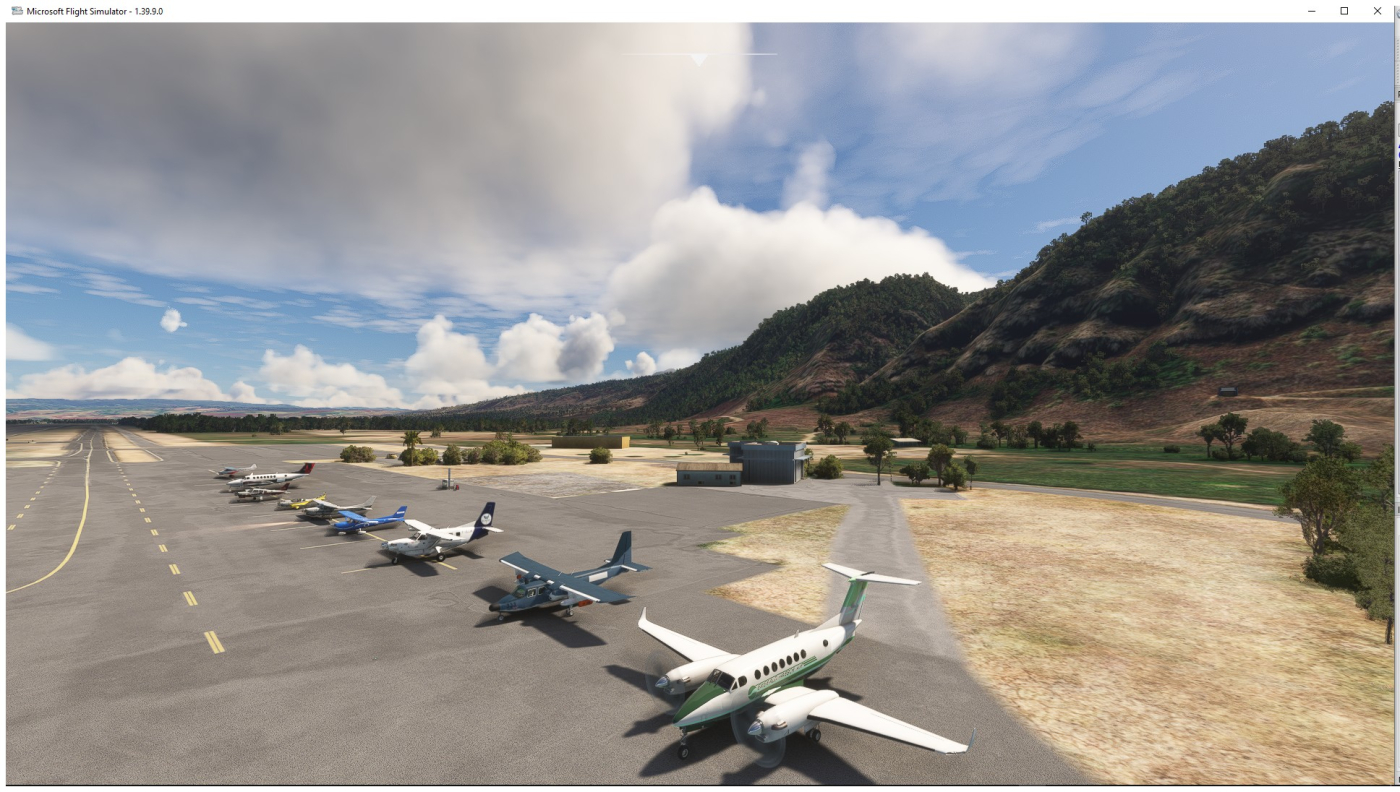Screen dimensions: 1400x792
Task: Minimize the Flight Simulator window
Action: (x=1312, y=11)
